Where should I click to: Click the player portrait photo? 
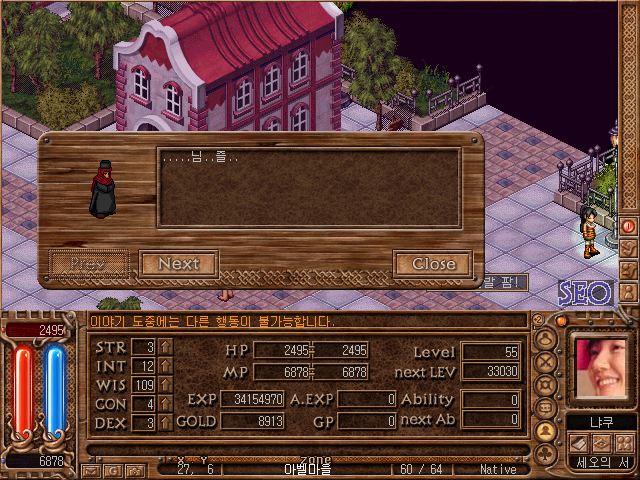point(601,366)
